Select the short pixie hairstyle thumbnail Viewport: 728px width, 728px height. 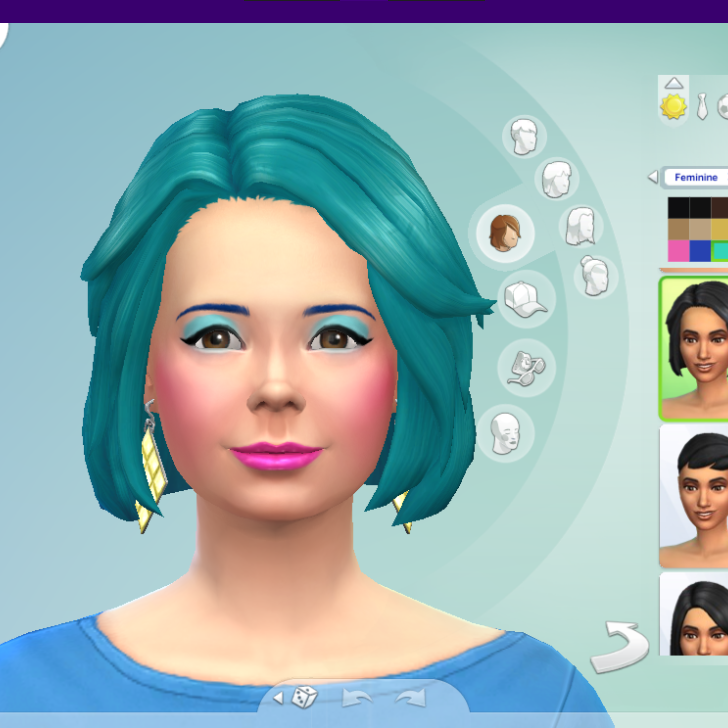pyautogui.click(x=694, y=495)
